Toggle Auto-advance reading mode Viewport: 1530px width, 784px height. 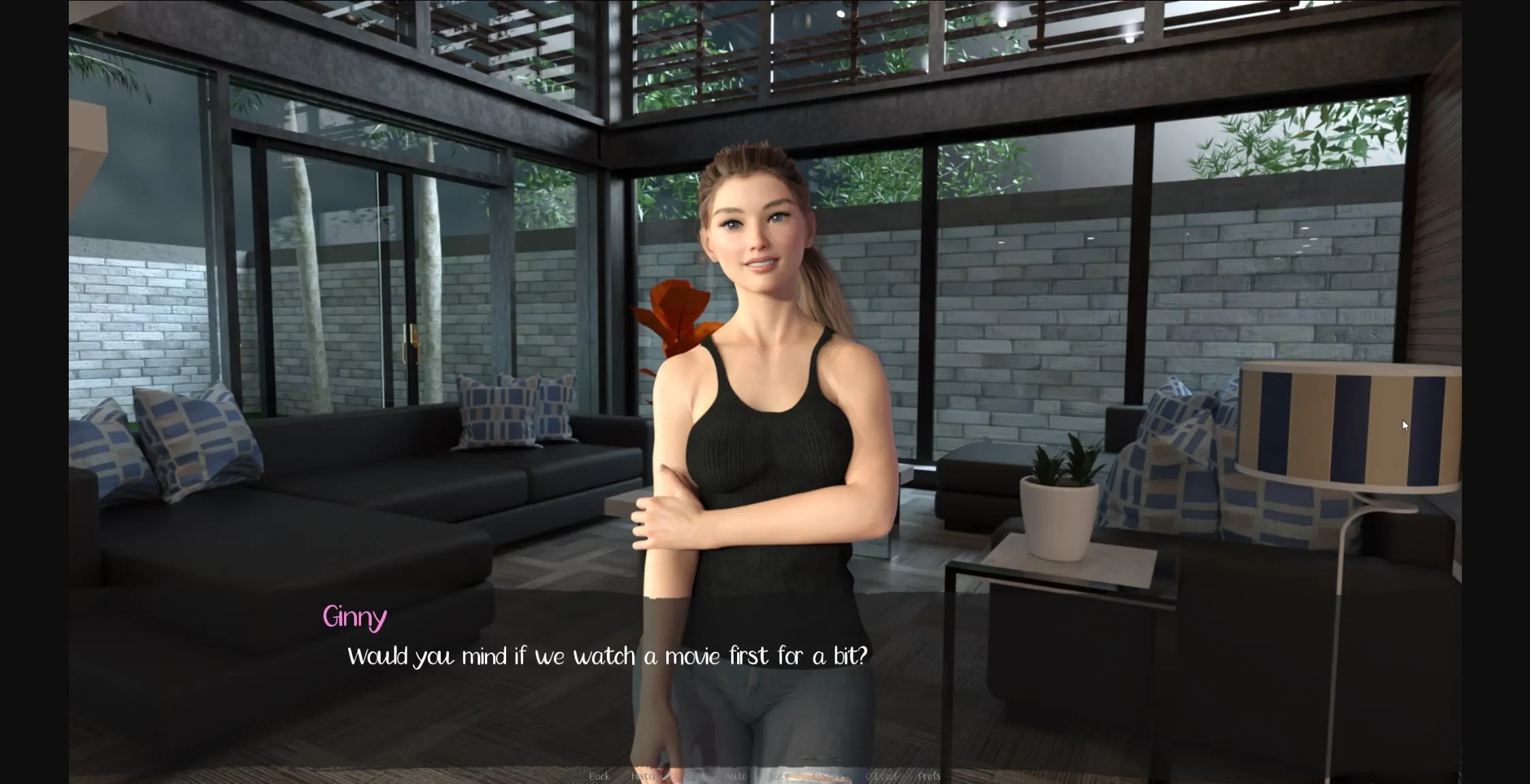coord(737,776)
